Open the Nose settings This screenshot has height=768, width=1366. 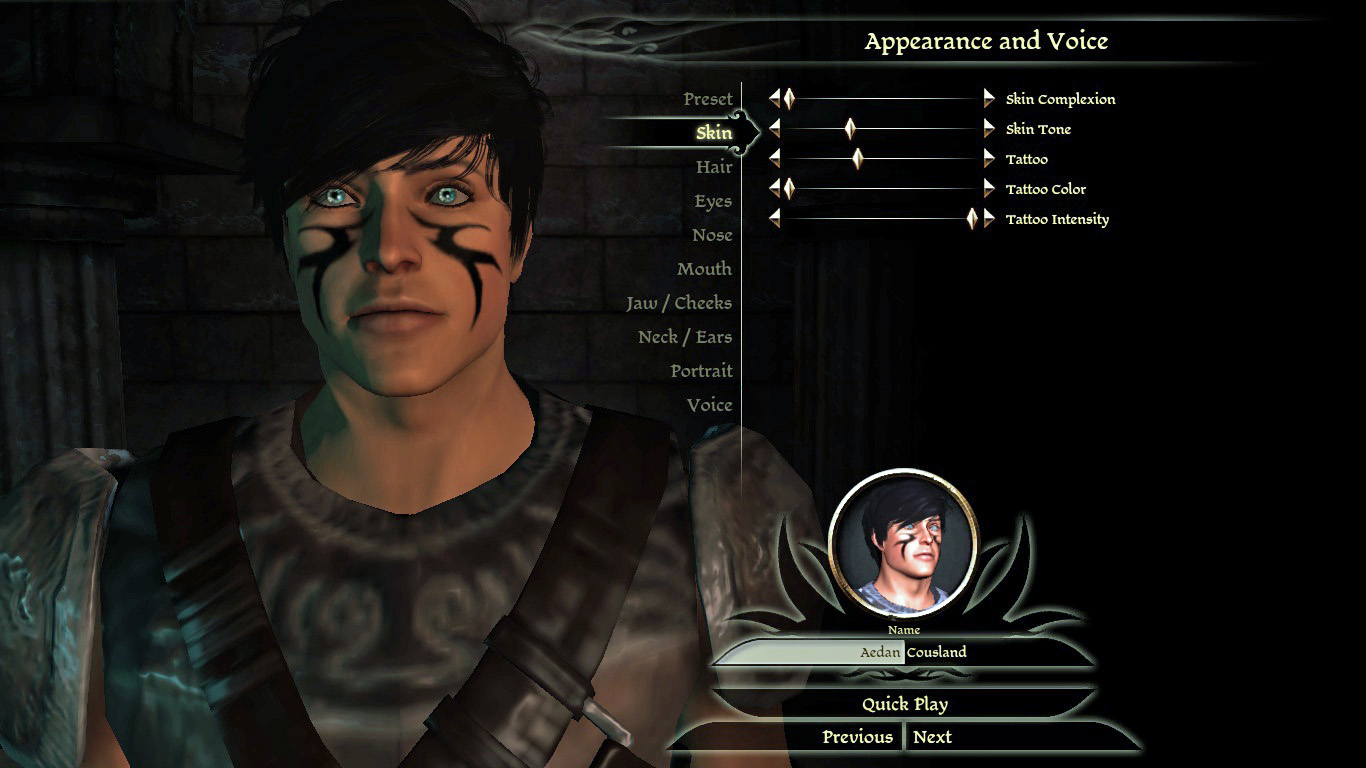[x=712, y=235]
